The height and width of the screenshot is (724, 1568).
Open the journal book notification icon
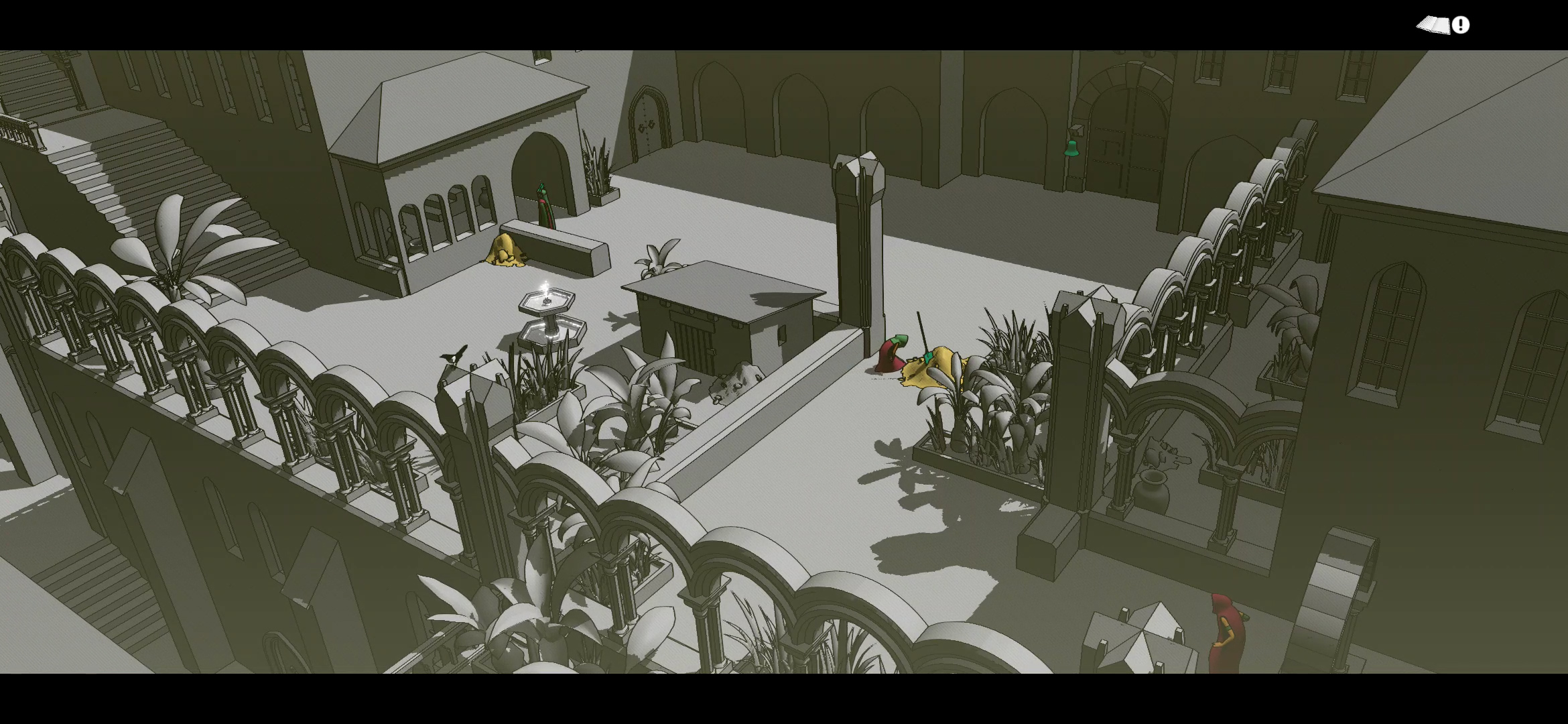(x=1442, y=25)
